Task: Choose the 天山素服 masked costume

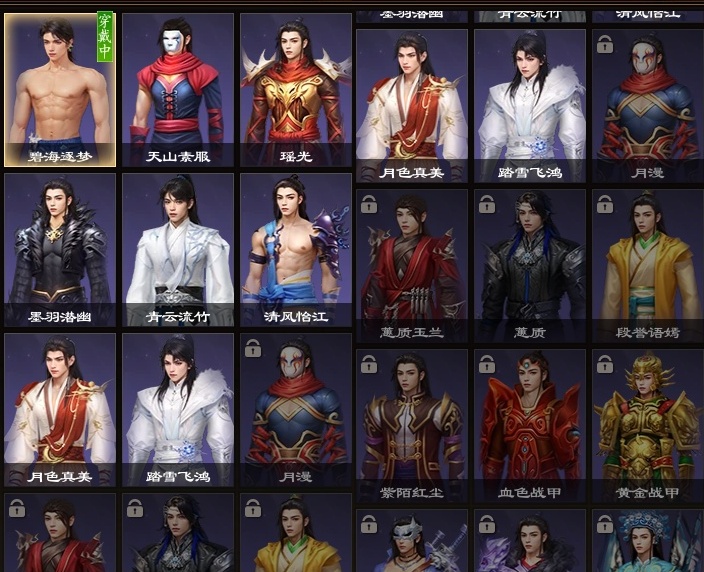Action: [x=178, y=90]
